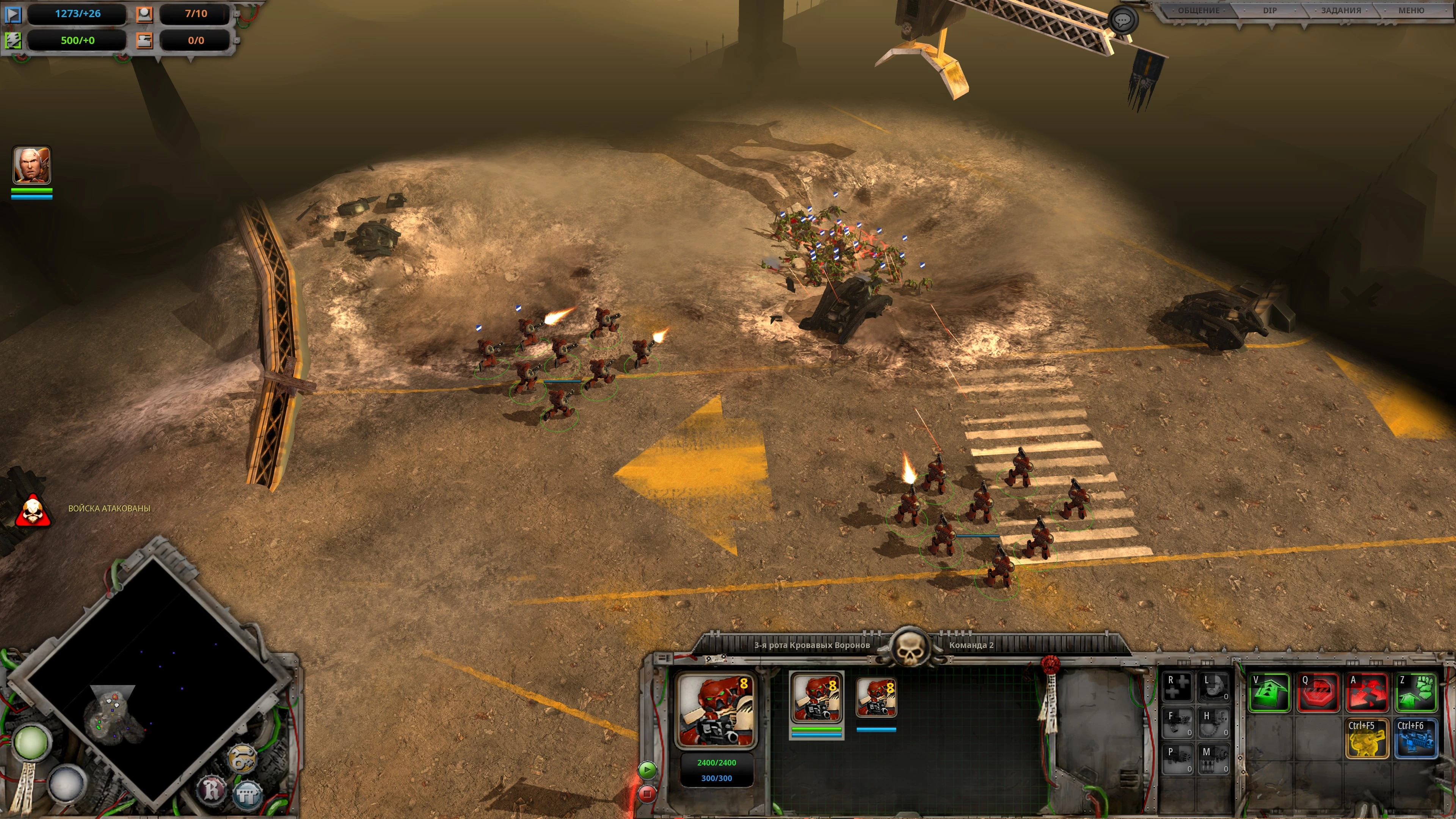The image size is (1456, 819).
Task: Select the commander hero portrait
Action: pos(31,165)
